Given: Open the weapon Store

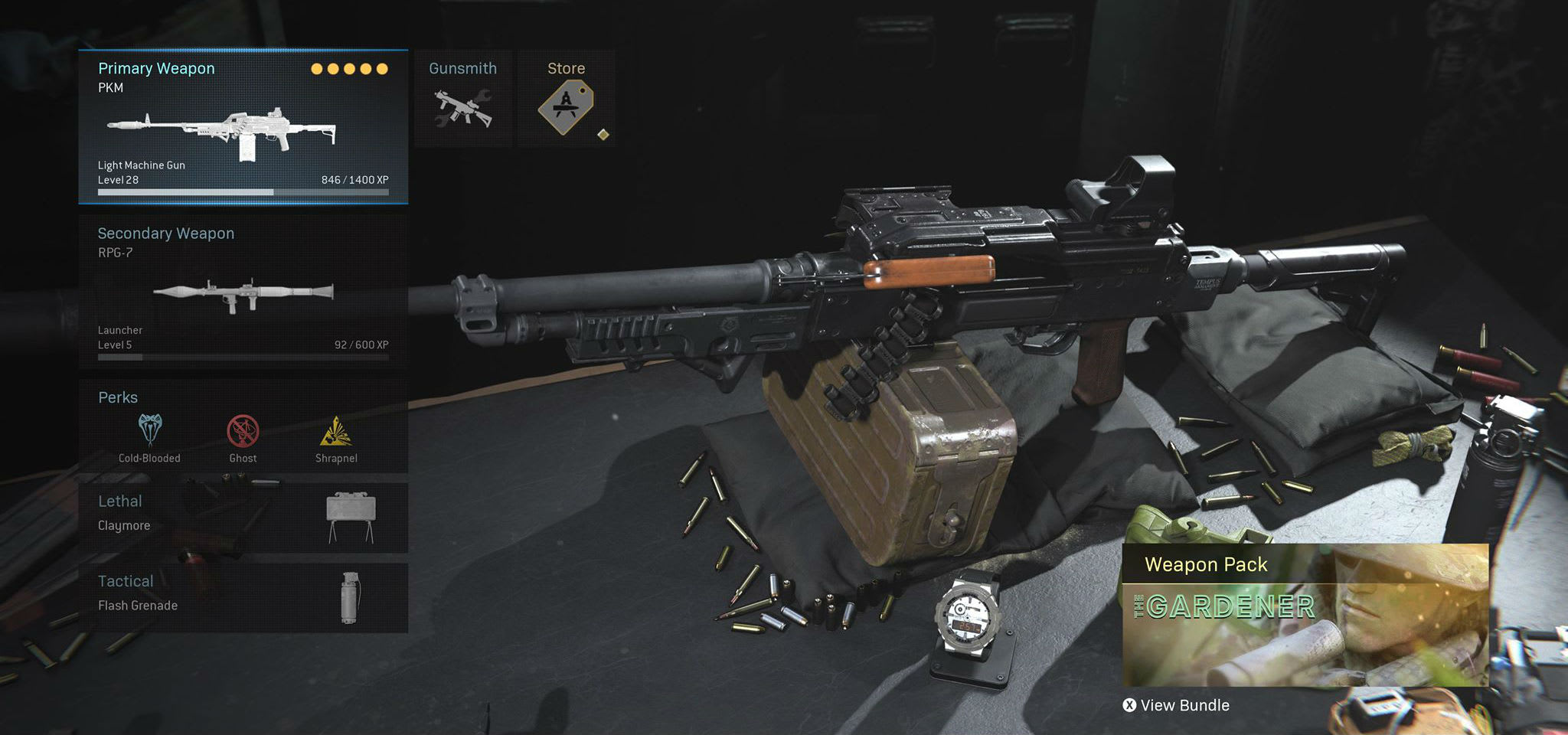Looking at the screenshot, I should click(x=567, y=99).
